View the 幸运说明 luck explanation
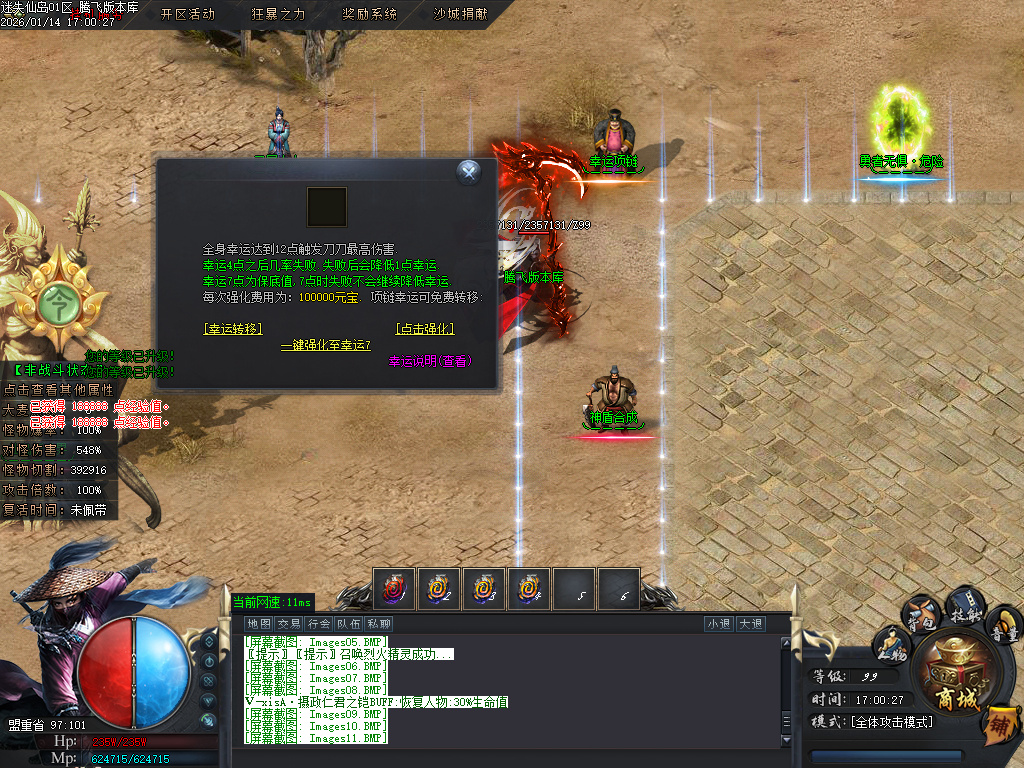 pyautogui.click(x=430, y=361)
